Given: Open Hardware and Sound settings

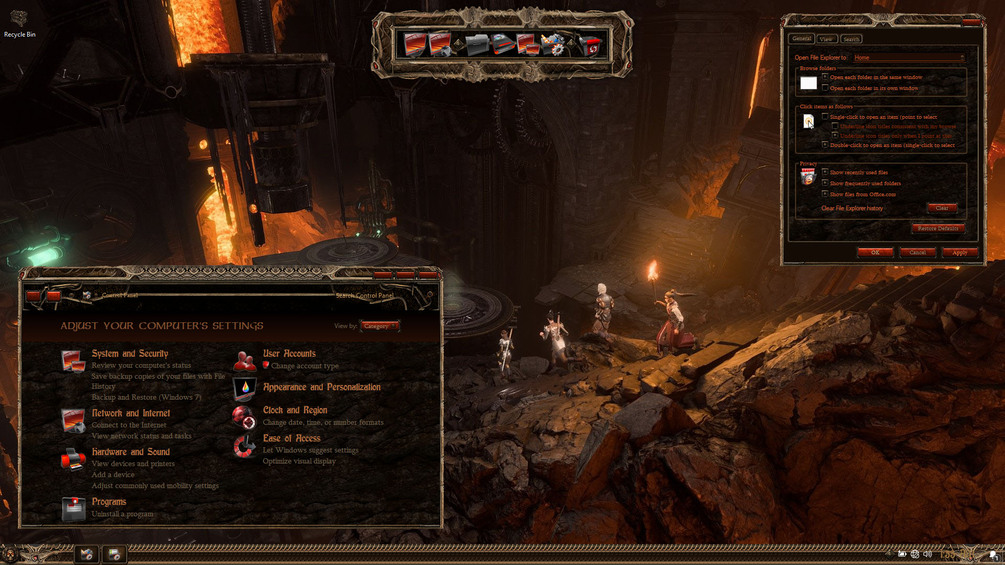Looking at the screenshot, I should 131,452.
